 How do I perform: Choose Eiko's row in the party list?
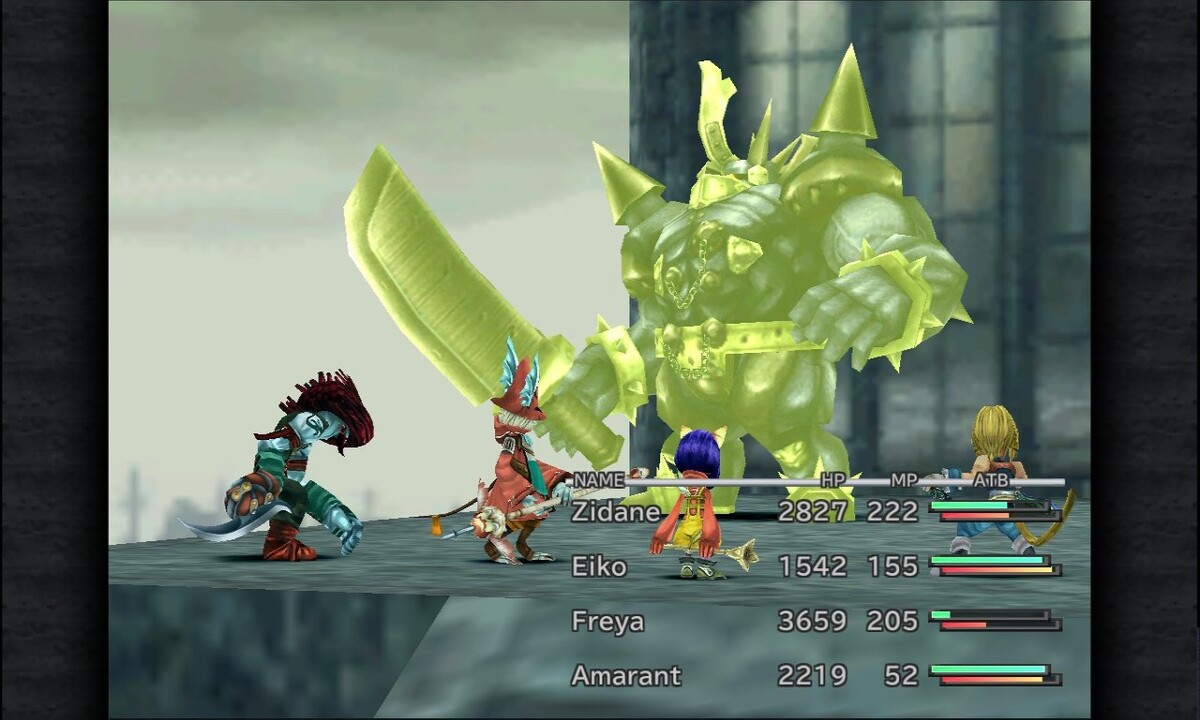coord(599,567)
